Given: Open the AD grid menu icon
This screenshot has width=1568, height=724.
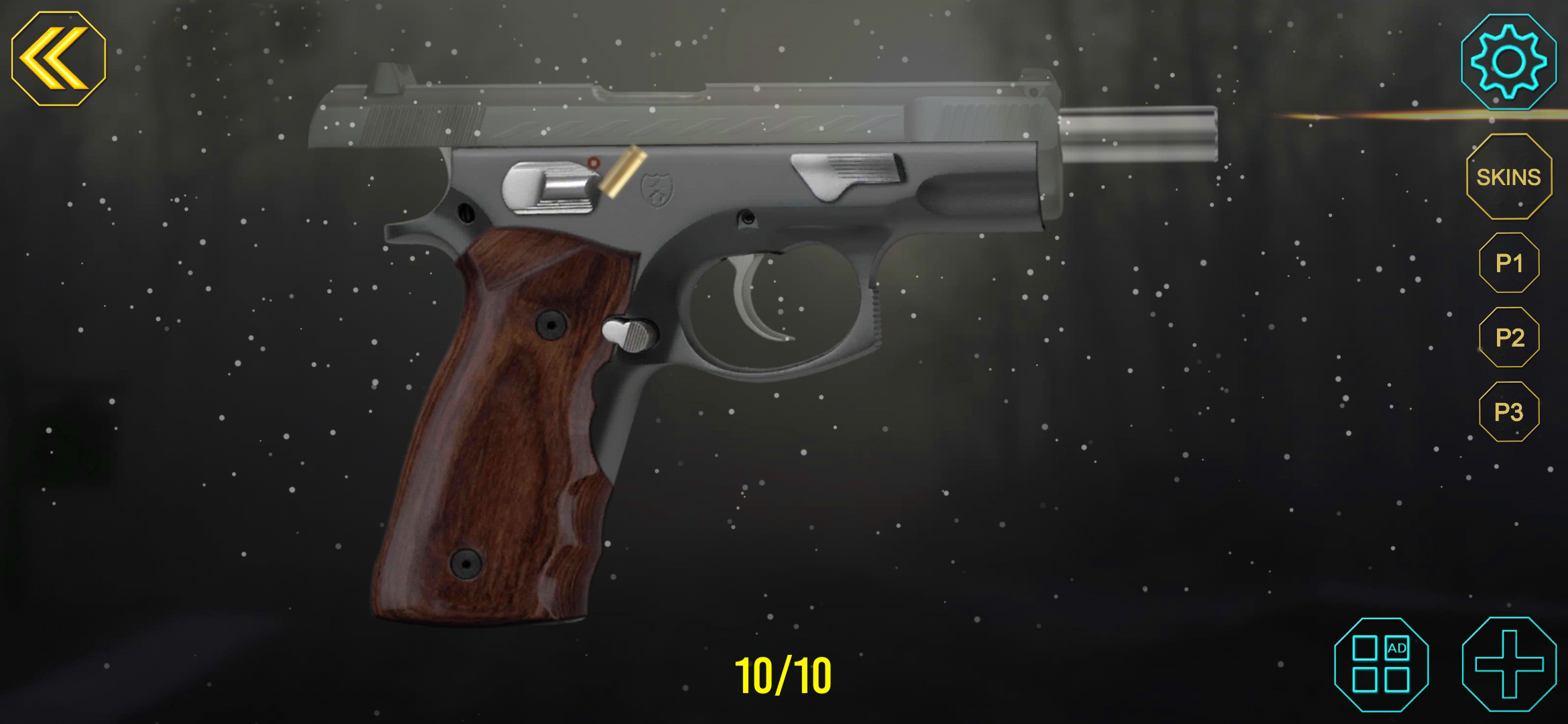Looking at the screenshot, I should click(1381, 664).
